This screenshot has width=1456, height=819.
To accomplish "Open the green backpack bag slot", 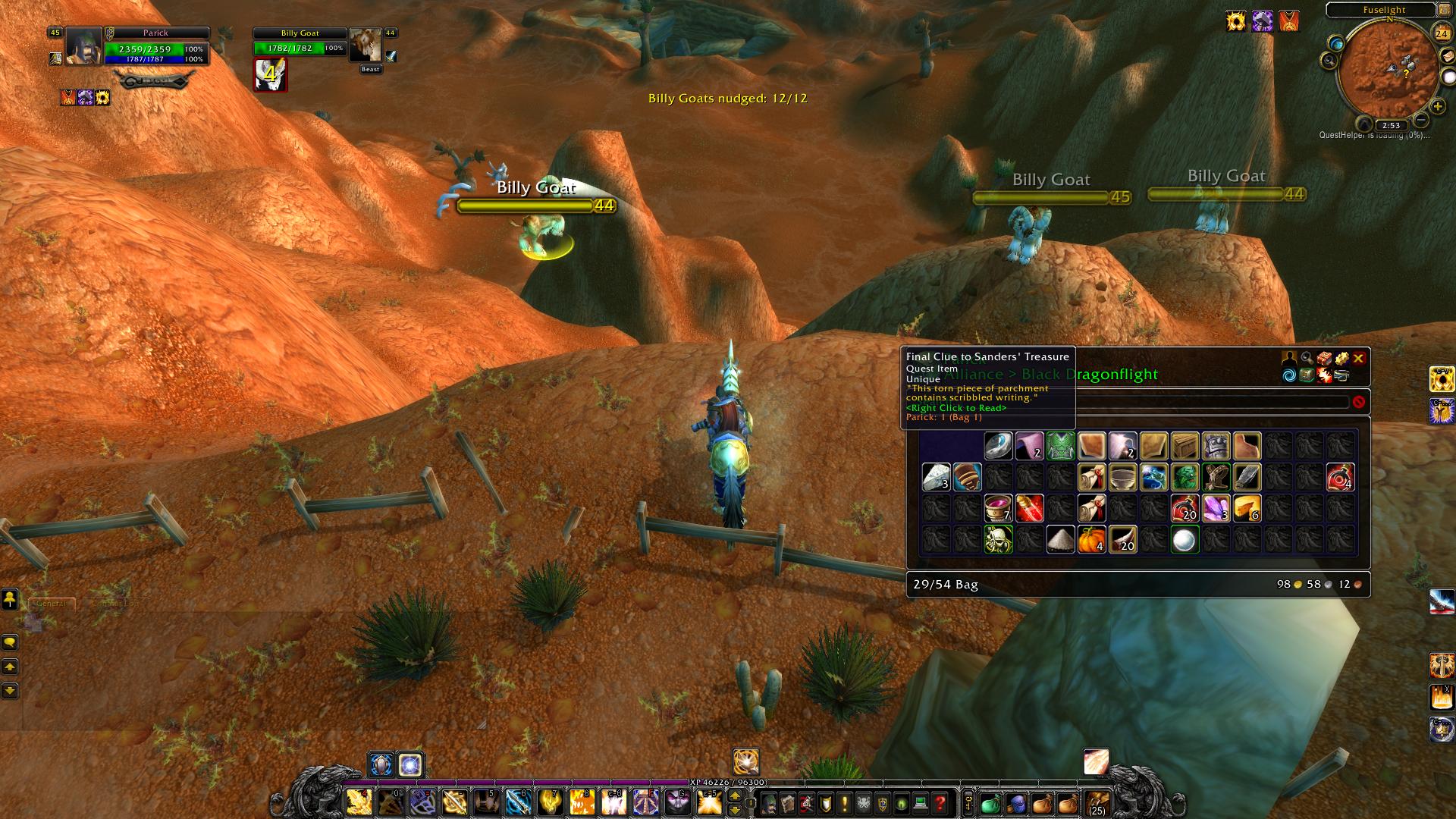I will coord(991,803).
